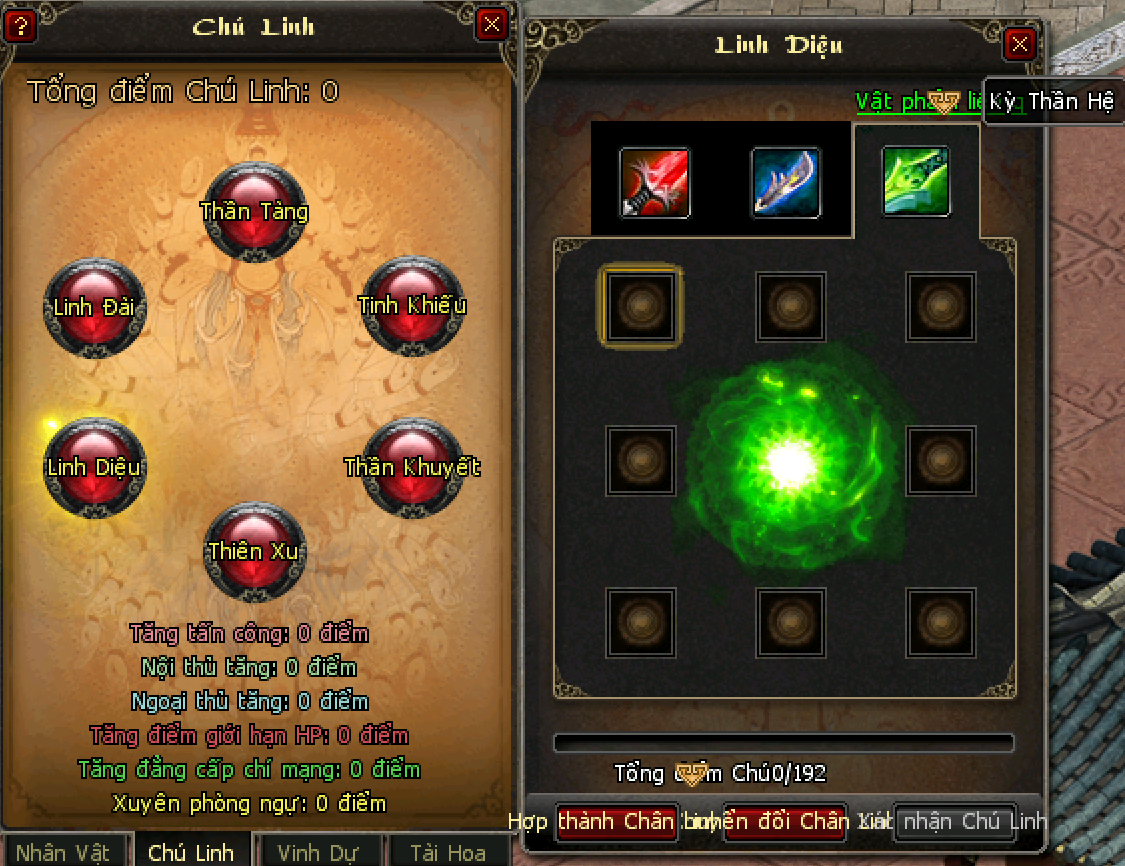
Task: Select the Thần Tàng orb
Action: pyautogui.click(x=254, y=212)
